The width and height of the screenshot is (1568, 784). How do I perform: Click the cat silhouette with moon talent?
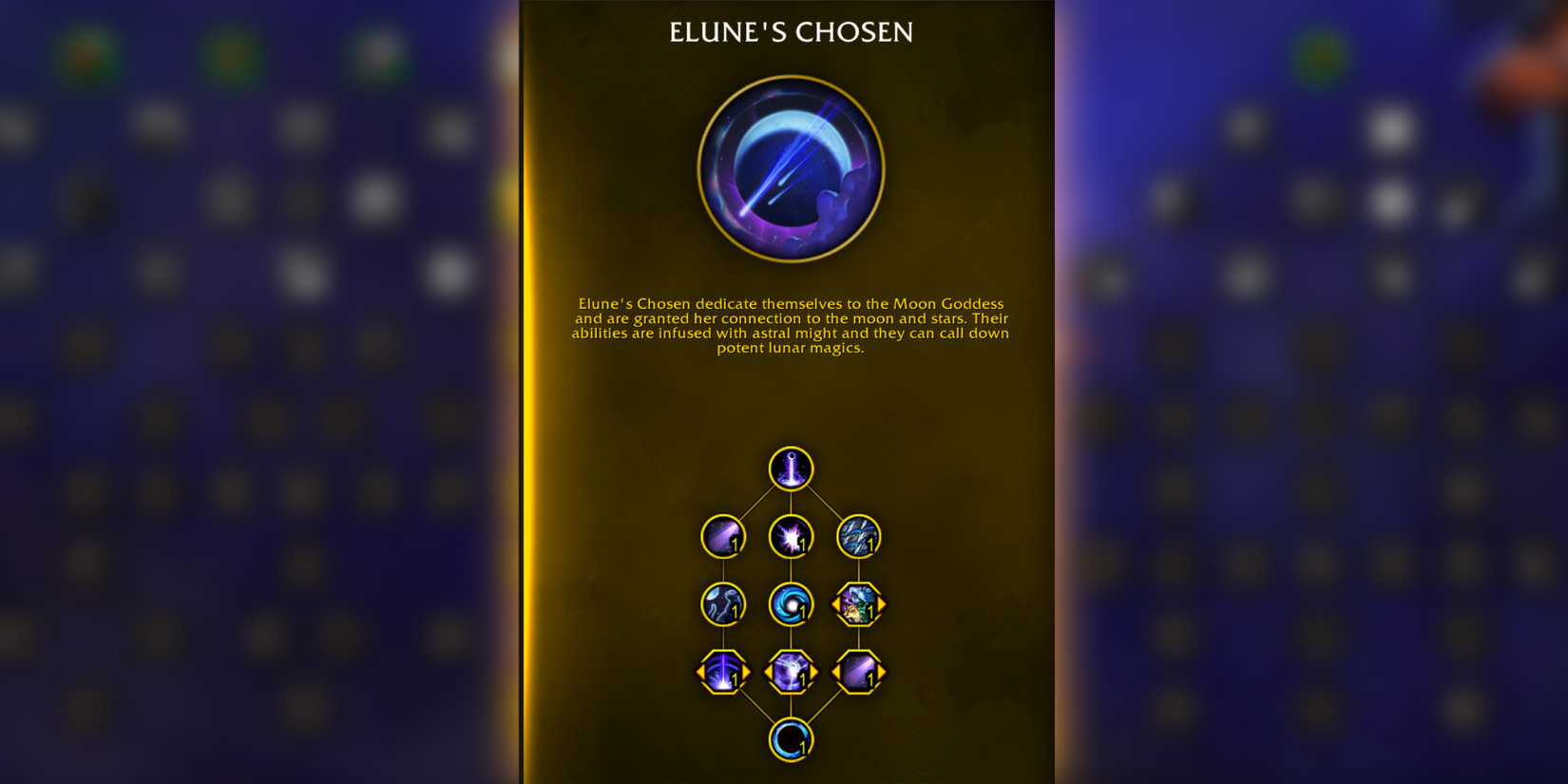[722, 603]
